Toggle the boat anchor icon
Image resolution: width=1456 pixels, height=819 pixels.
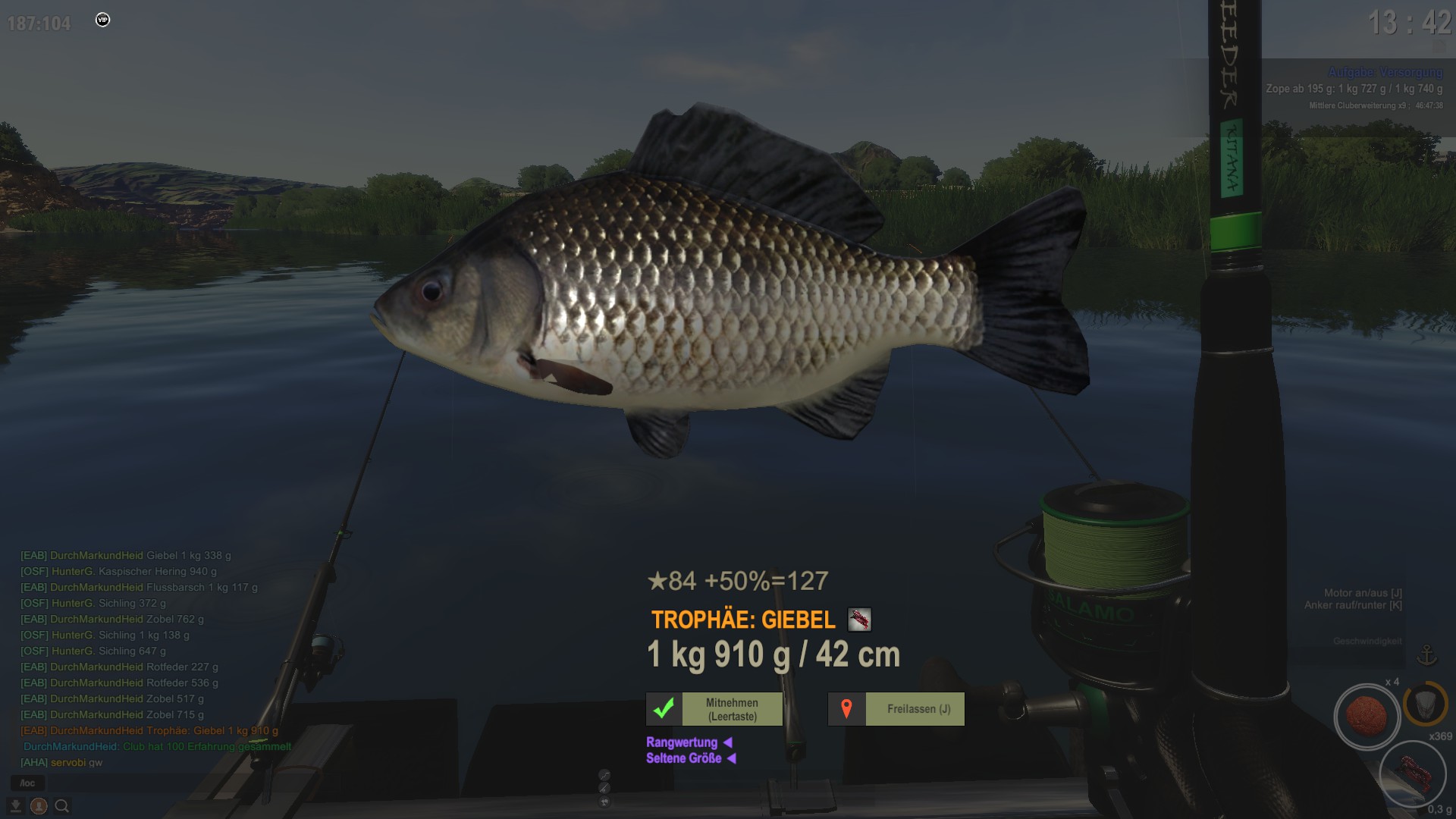coord(1427,654)
